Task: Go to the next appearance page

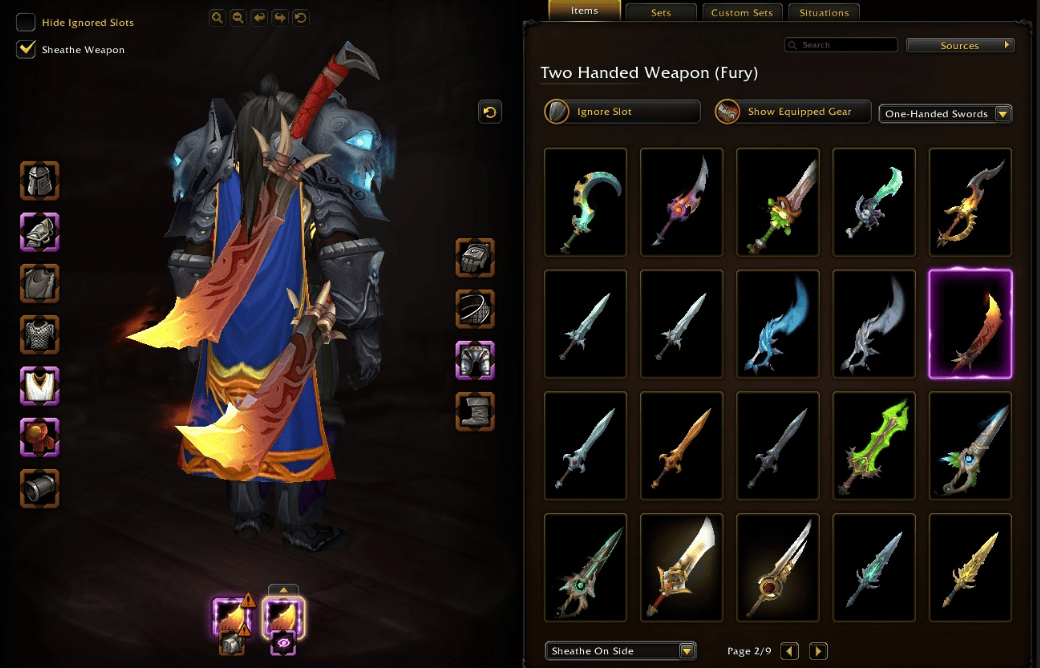Action: [x=818, y=651]
